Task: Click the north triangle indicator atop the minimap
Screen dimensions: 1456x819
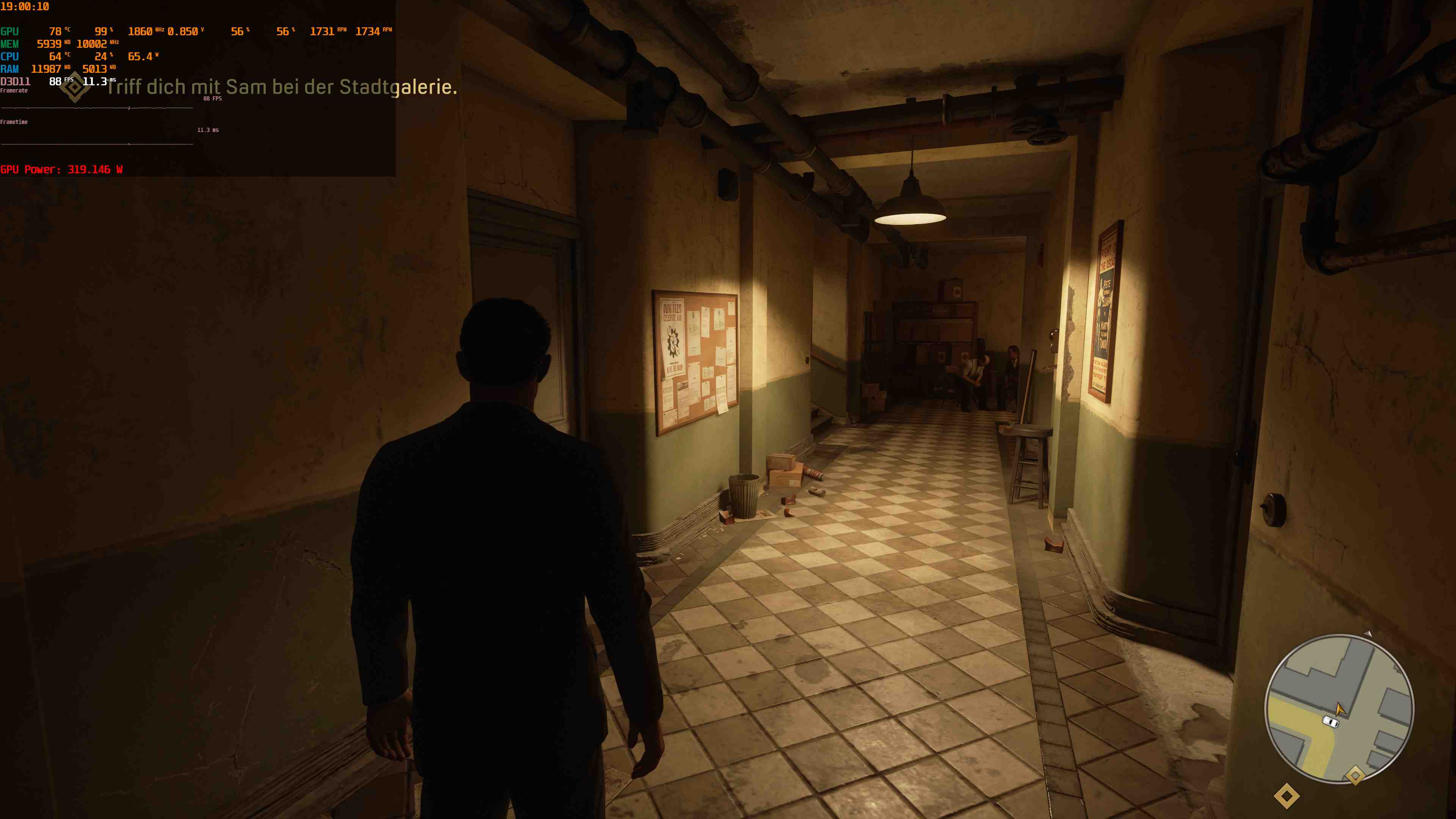Action: click(x=1367, y=634)
